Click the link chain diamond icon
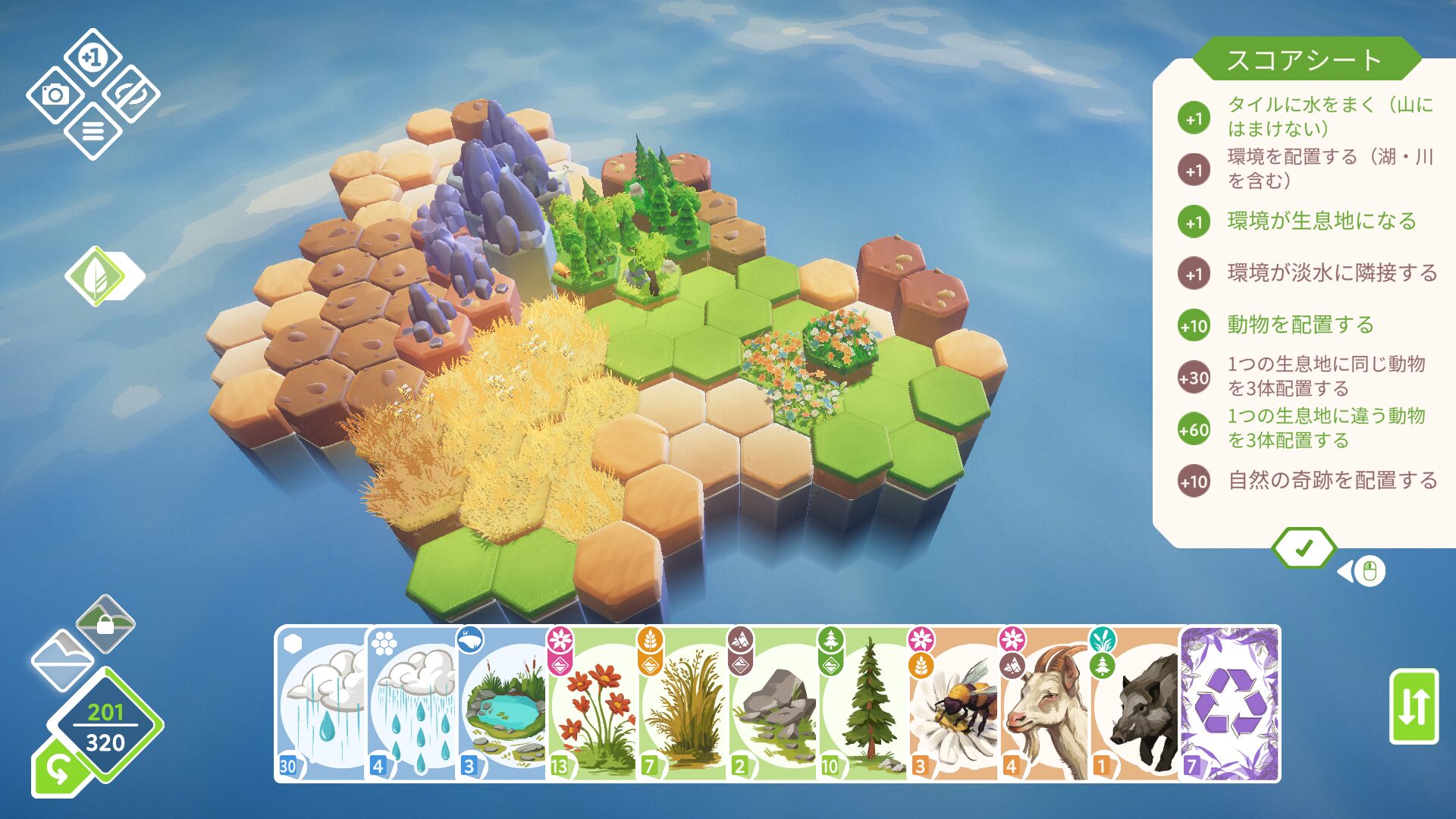This screenshot has width=1456, height=819. 130,95
